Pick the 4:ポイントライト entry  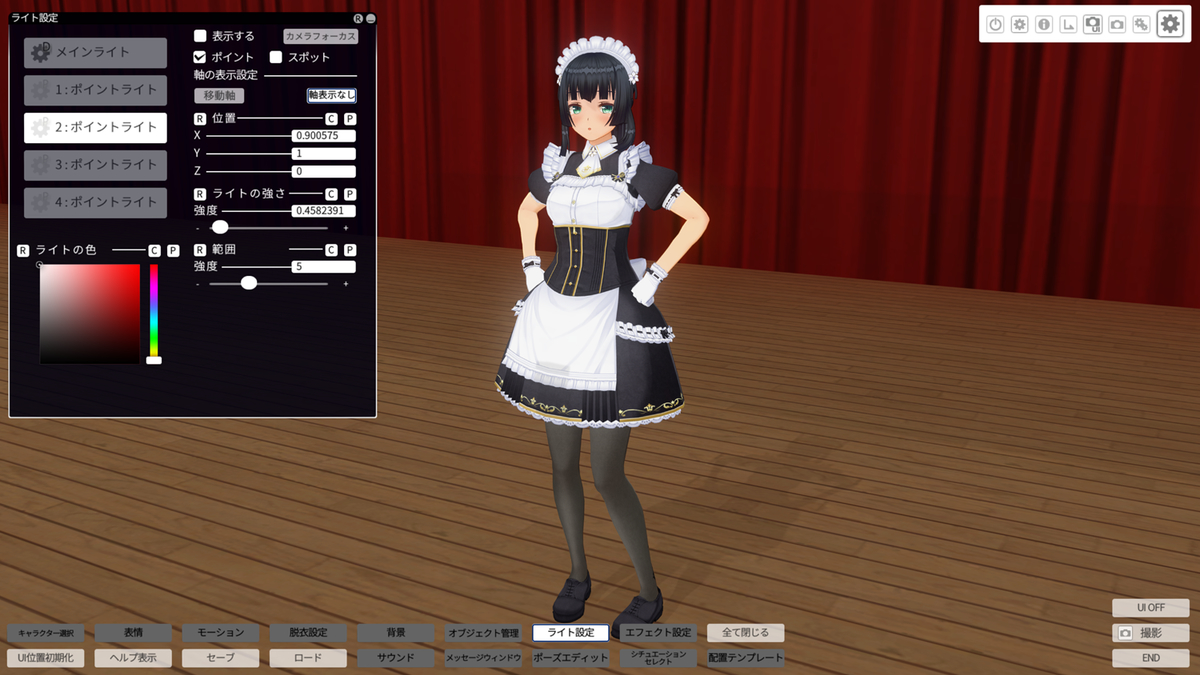95,202
